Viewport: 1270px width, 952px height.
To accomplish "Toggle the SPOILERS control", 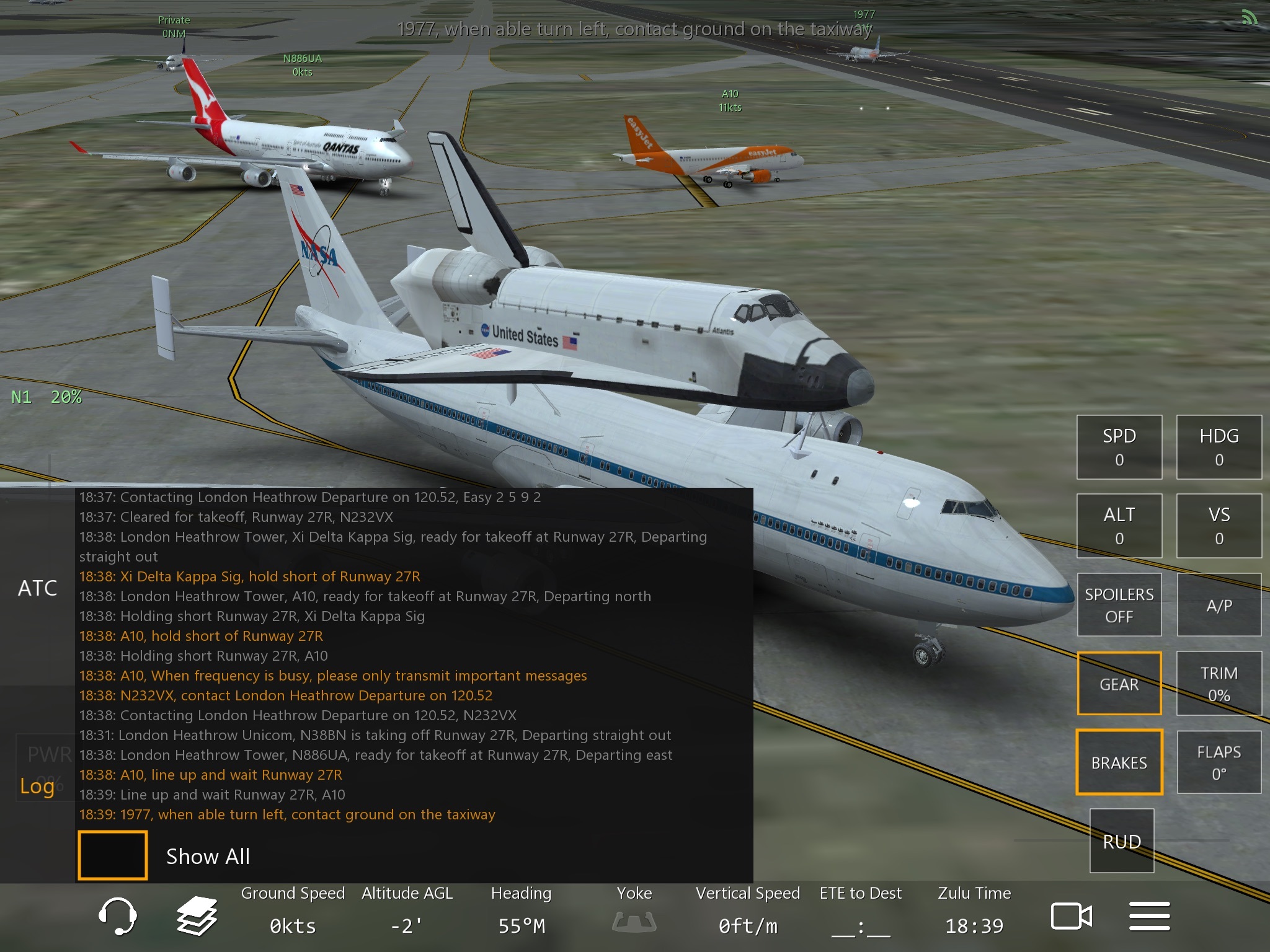I will click(1119, 604).
